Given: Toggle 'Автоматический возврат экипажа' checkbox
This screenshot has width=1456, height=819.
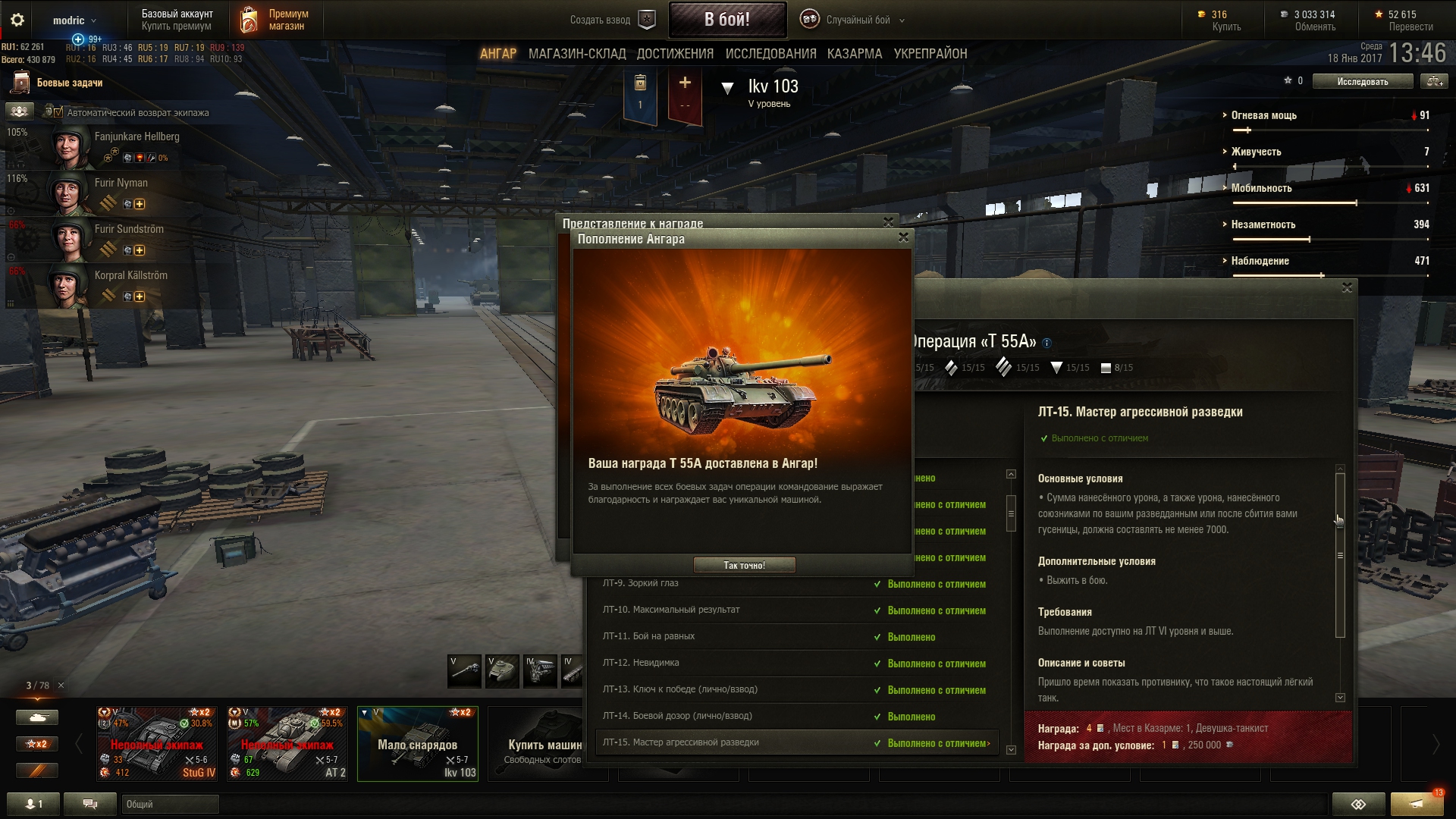Looking at the screenshot, I should tap(58, 112).
